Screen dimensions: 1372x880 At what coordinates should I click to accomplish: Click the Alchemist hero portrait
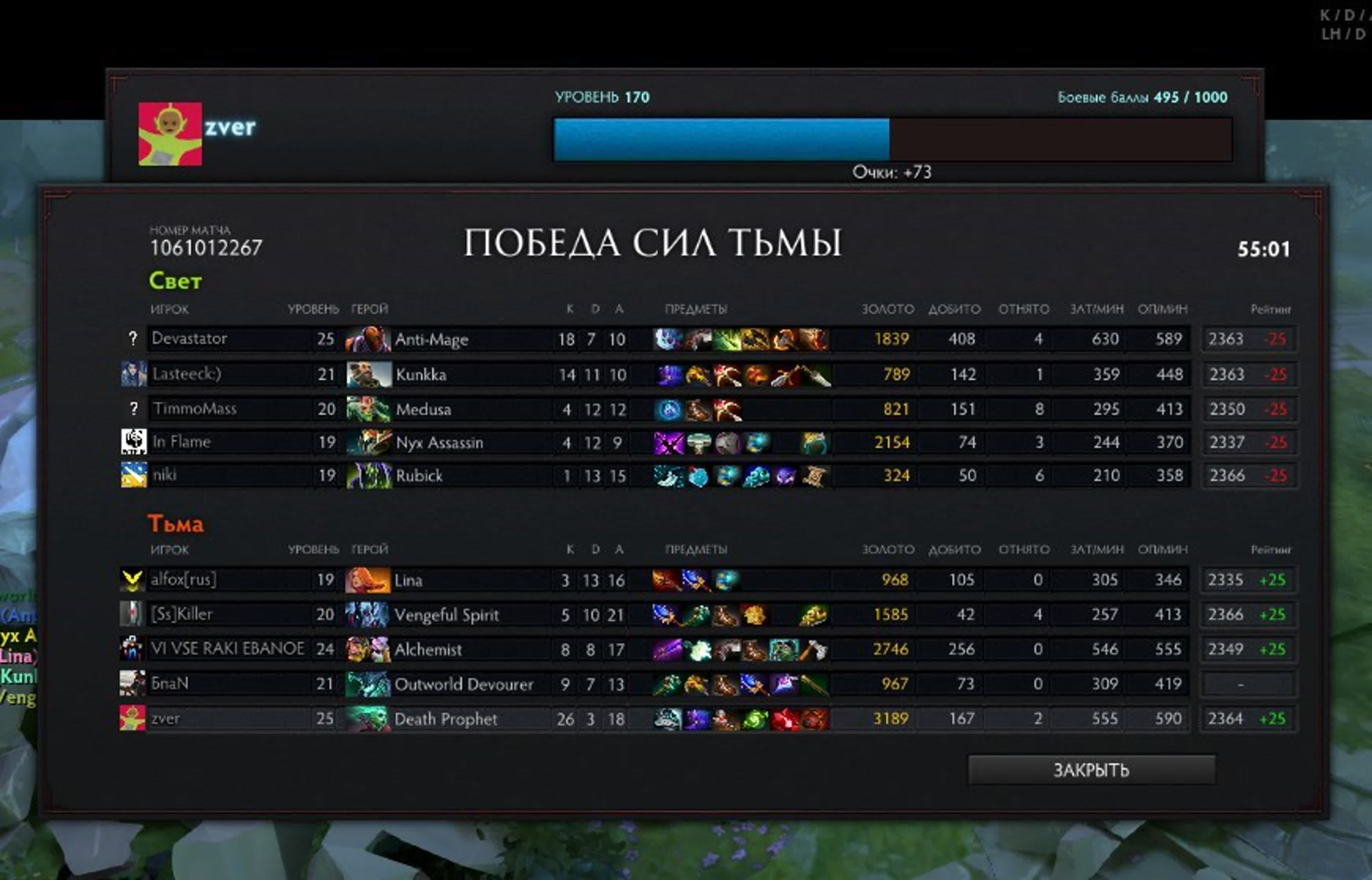[367, 649]
